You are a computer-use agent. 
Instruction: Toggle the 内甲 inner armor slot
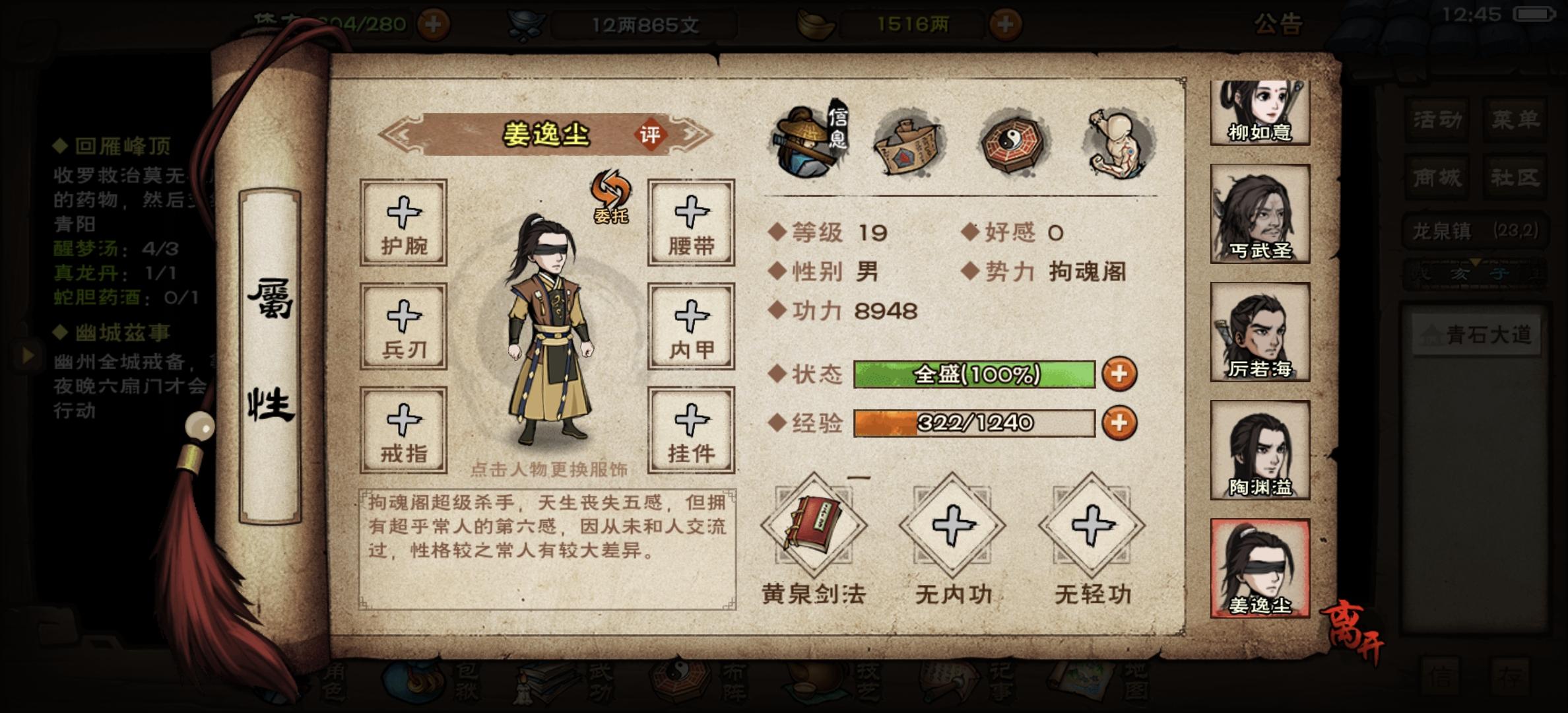coord(690,327)
